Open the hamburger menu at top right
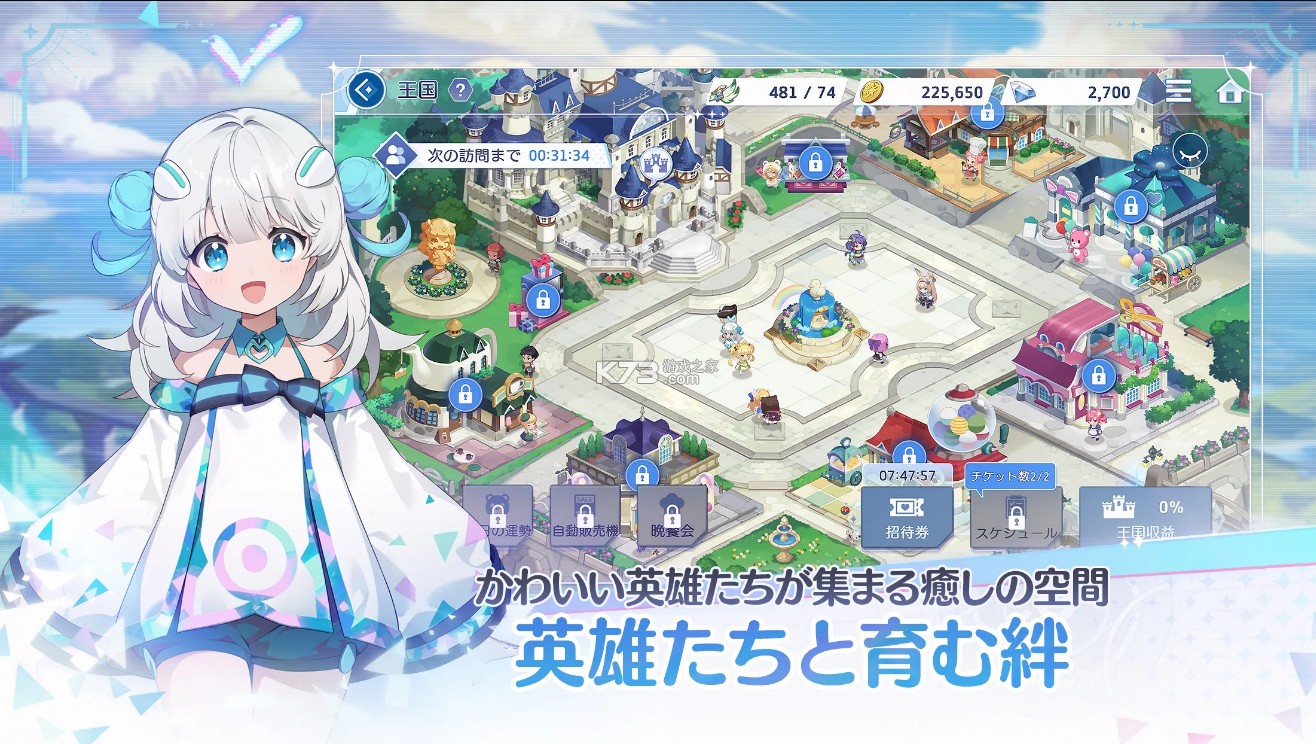1316x744 pixels. 1178,91
